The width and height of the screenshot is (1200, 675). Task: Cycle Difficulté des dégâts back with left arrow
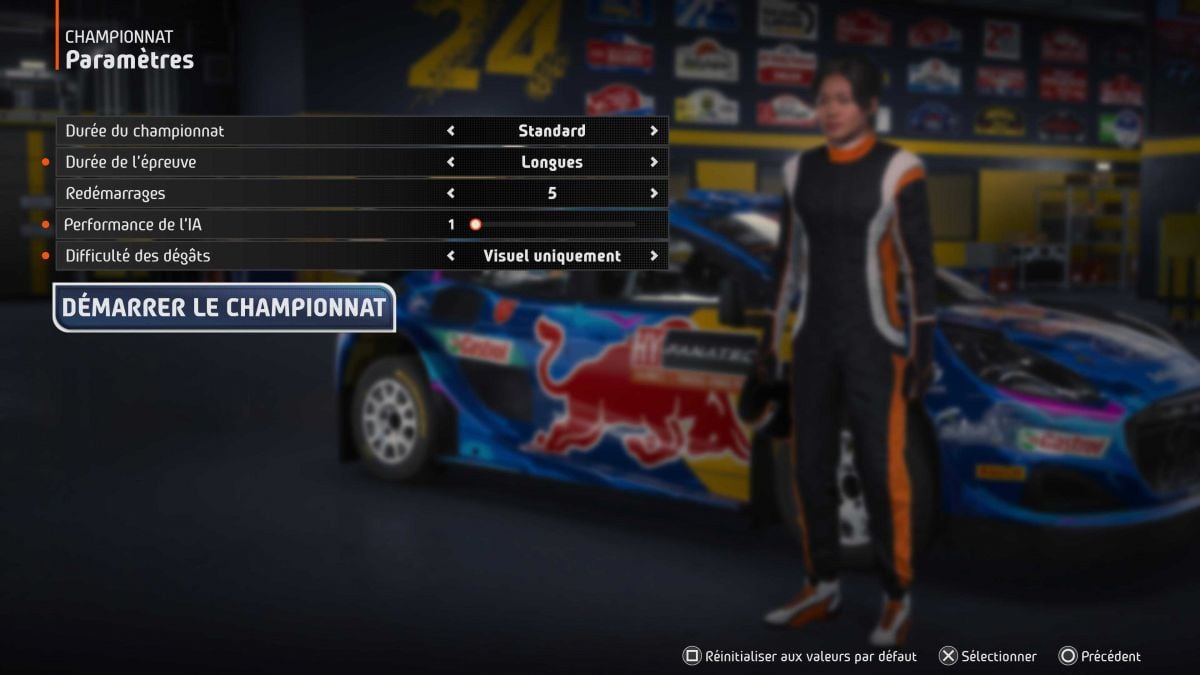(451, 256)
